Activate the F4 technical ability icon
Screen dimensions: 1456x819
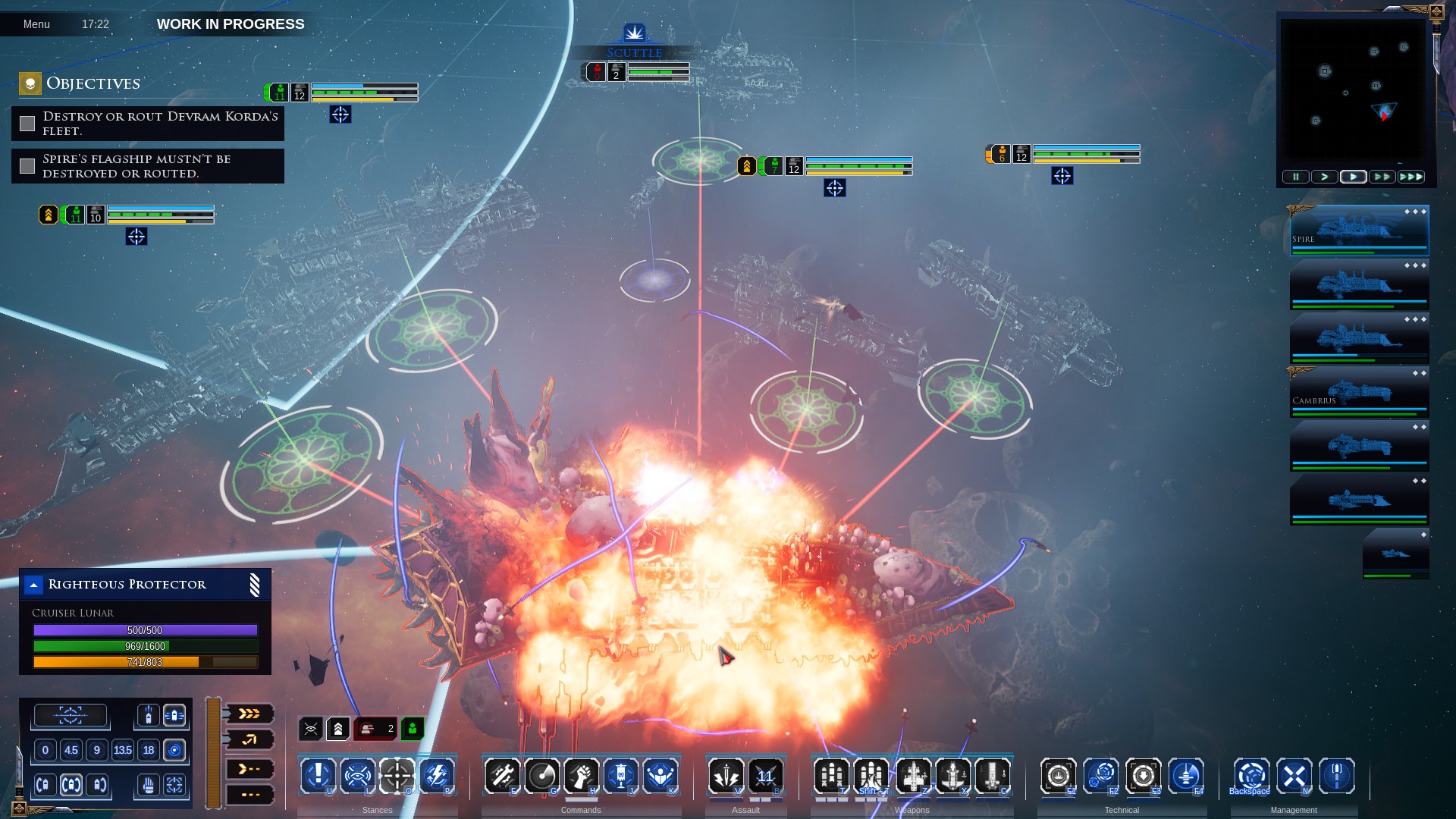tap(1185, 776)
